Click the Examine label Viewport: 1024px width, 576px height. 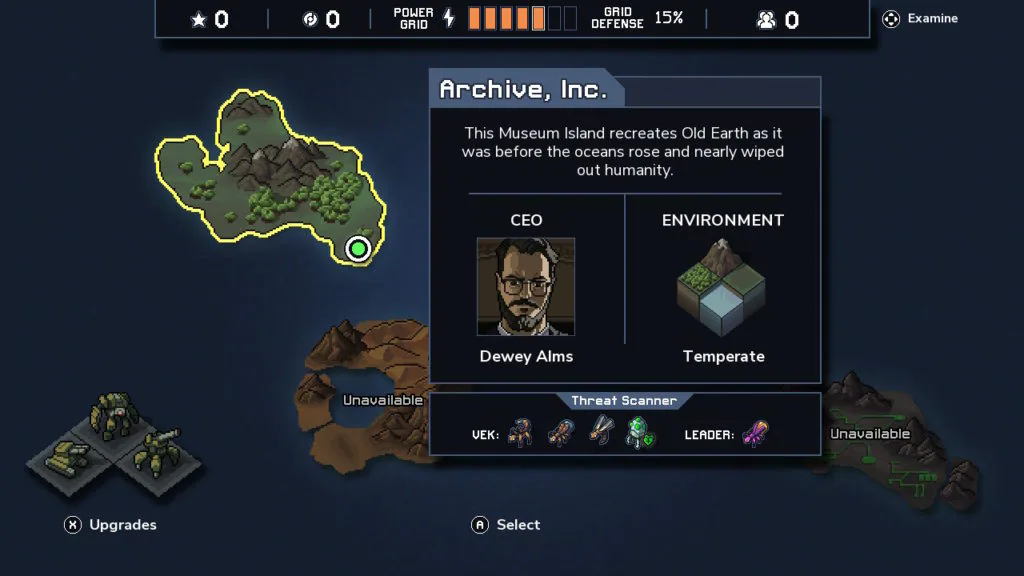(x=932, y=18)
